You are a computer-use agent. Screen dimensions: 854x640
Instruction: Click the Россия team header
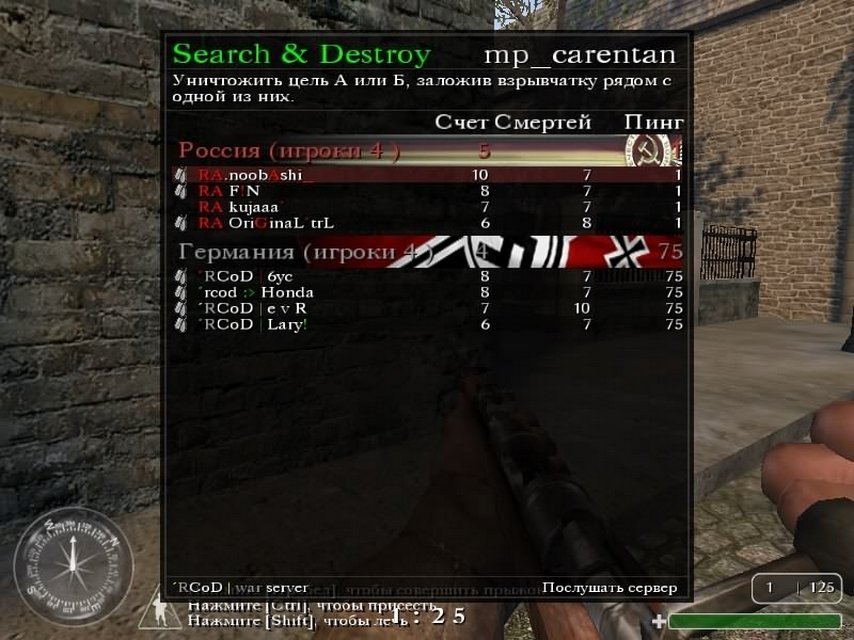pyautogui.click(x=289, y=151)
